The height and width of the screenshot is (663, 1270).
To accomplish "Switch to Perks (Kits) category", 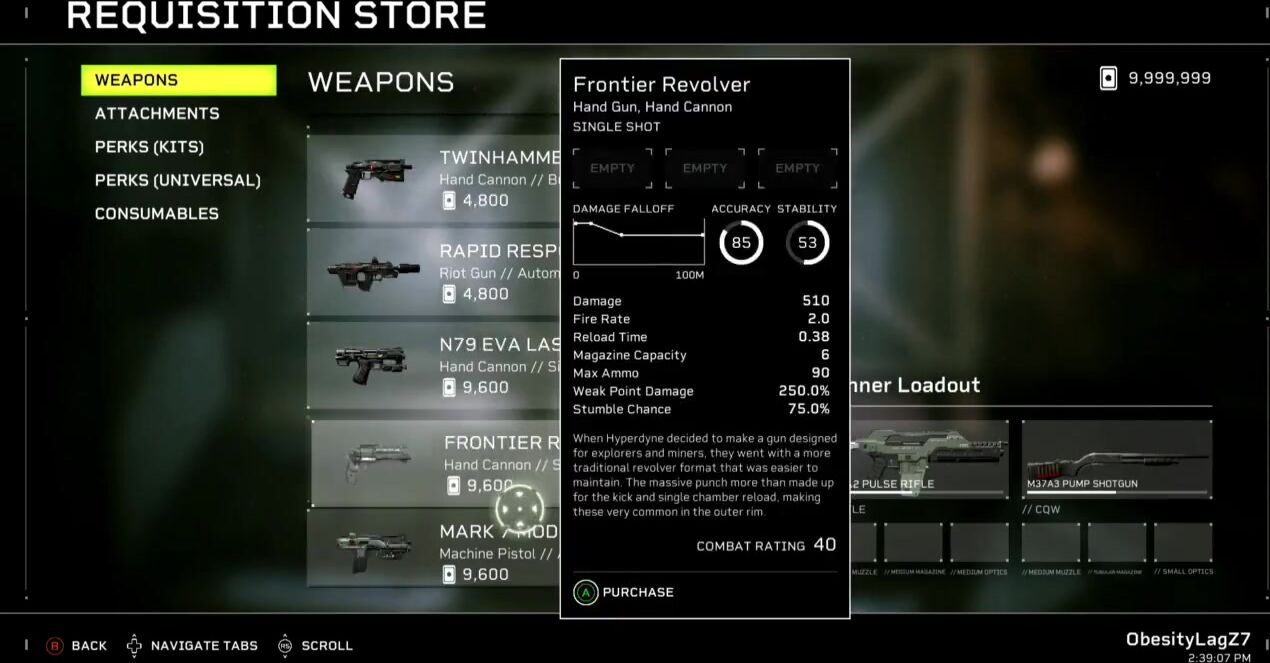I will coord(149,147).
